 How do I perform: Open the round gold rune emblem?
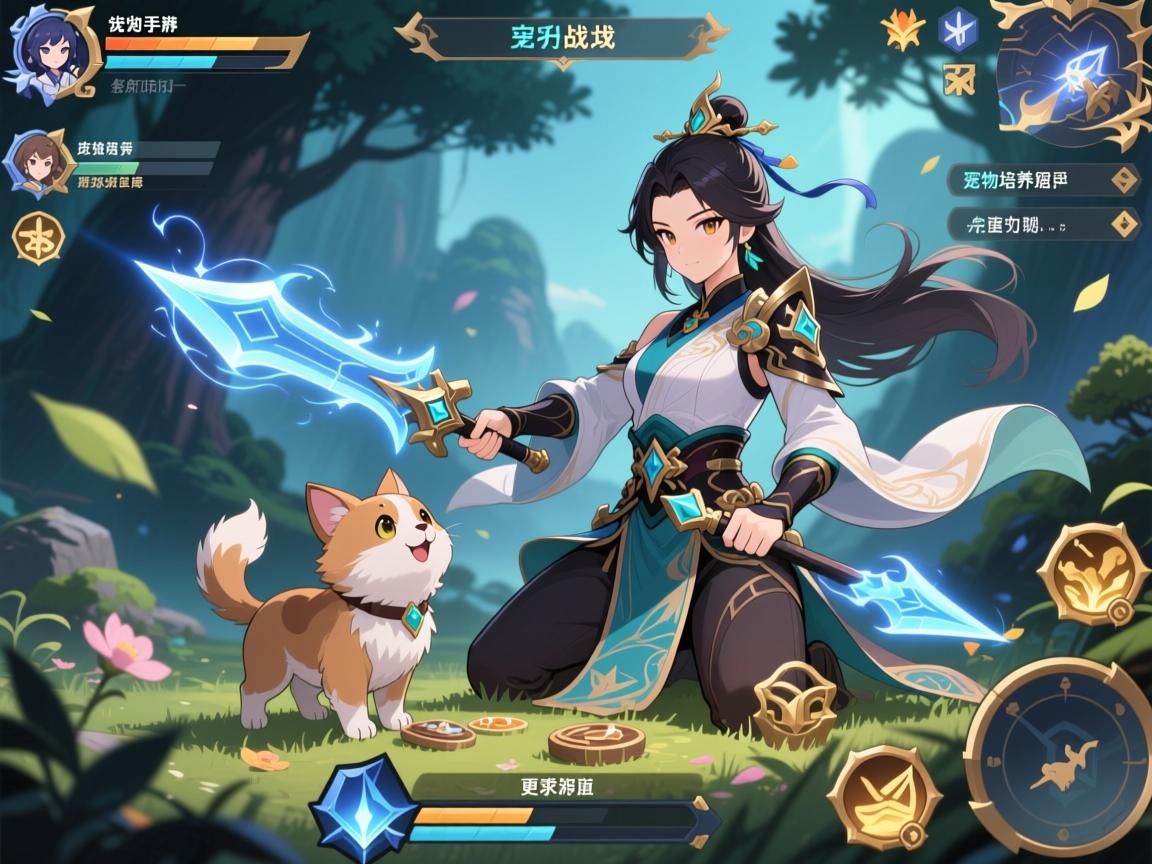coord(38,239)
